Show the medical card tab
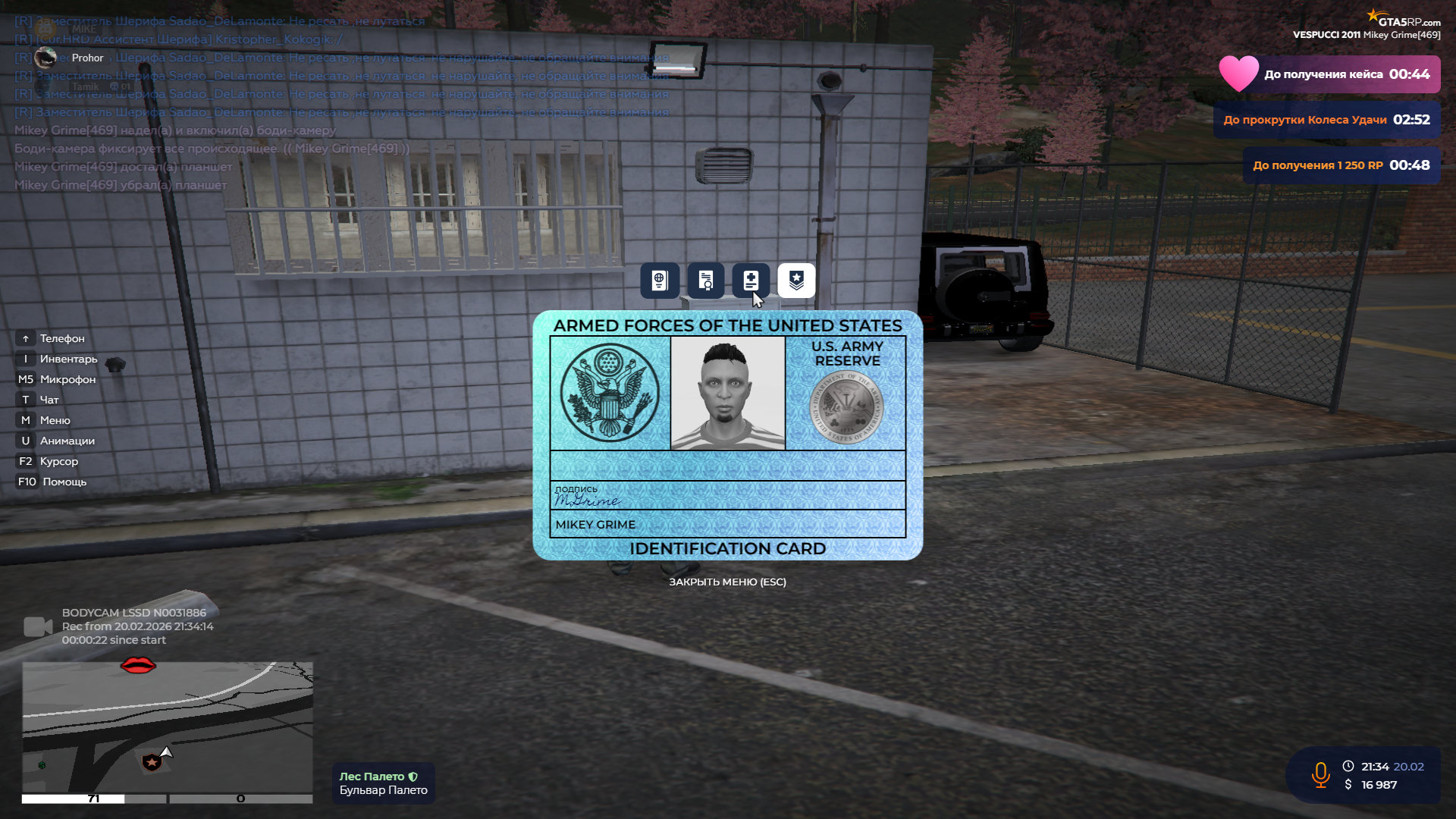The image size is (1456, 819). 751,281
